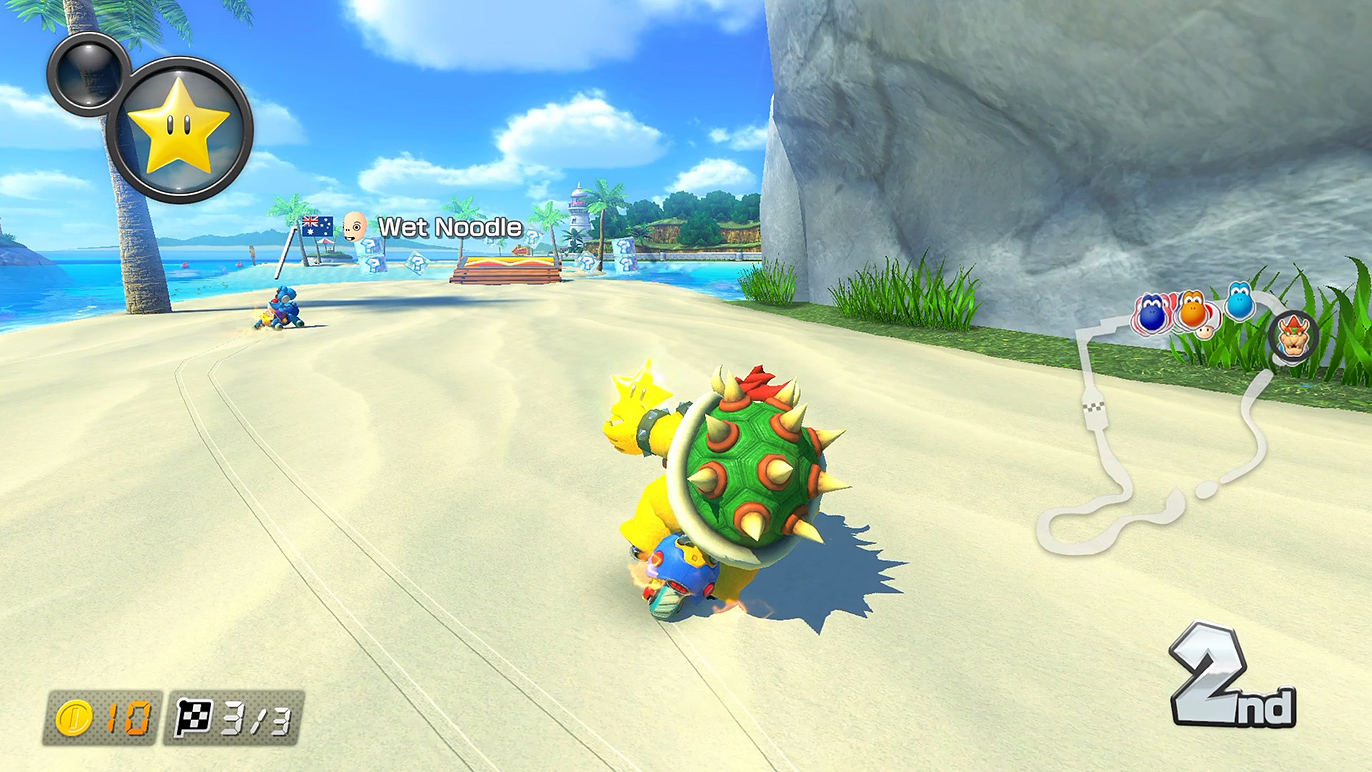This screenshot has width=1372, height=772.
Task: Click the Wet Noodle player name tag
Action: pyautogui.click(x=449, y=228)
